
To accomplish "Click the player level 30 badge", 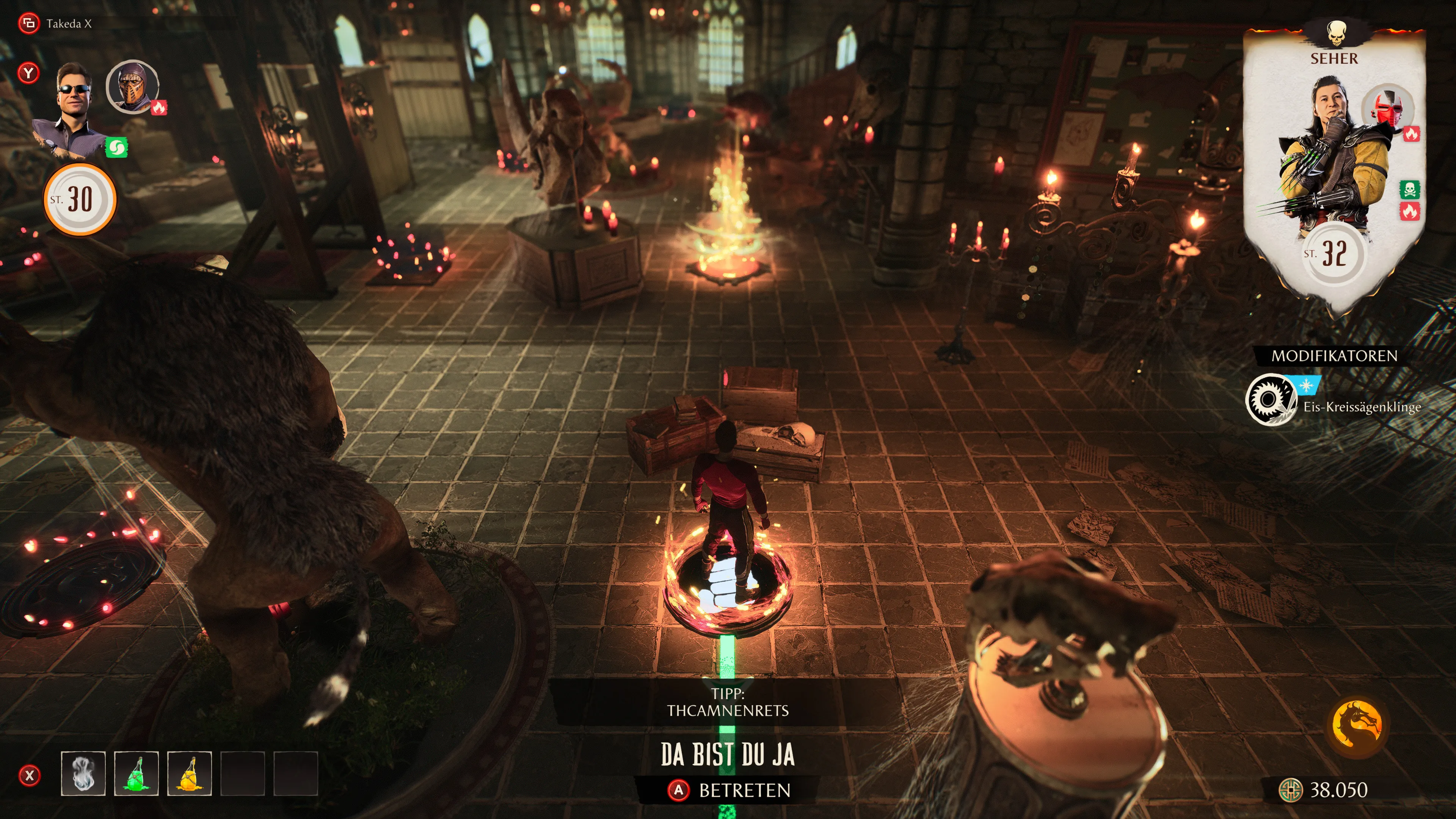I will pos(80,199).
